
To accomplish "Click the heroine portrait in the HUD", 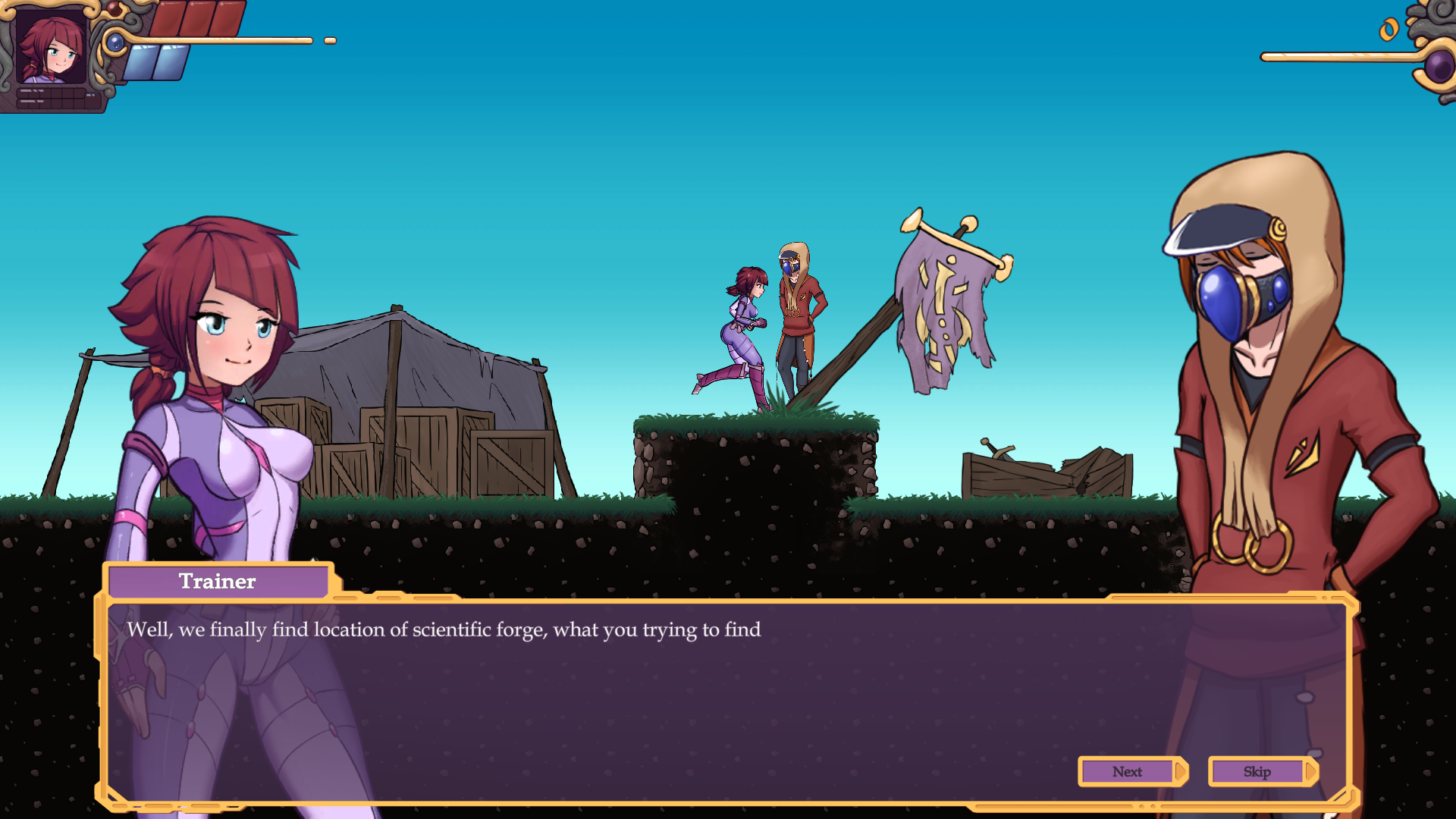I will click(50, 47).
